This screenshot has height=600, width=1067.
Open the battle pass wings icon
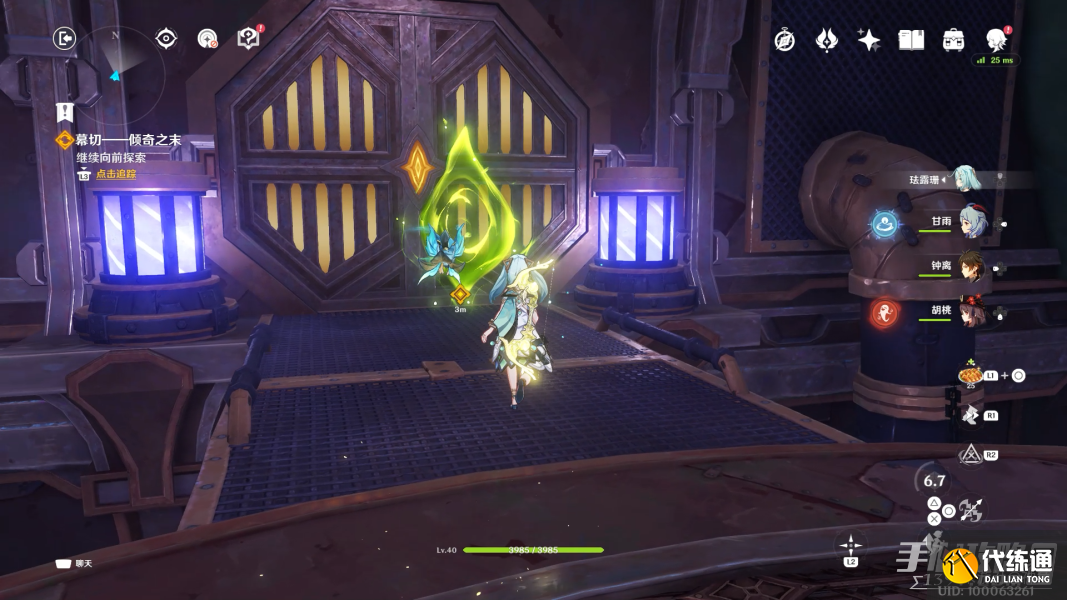(x=826, y=40)
